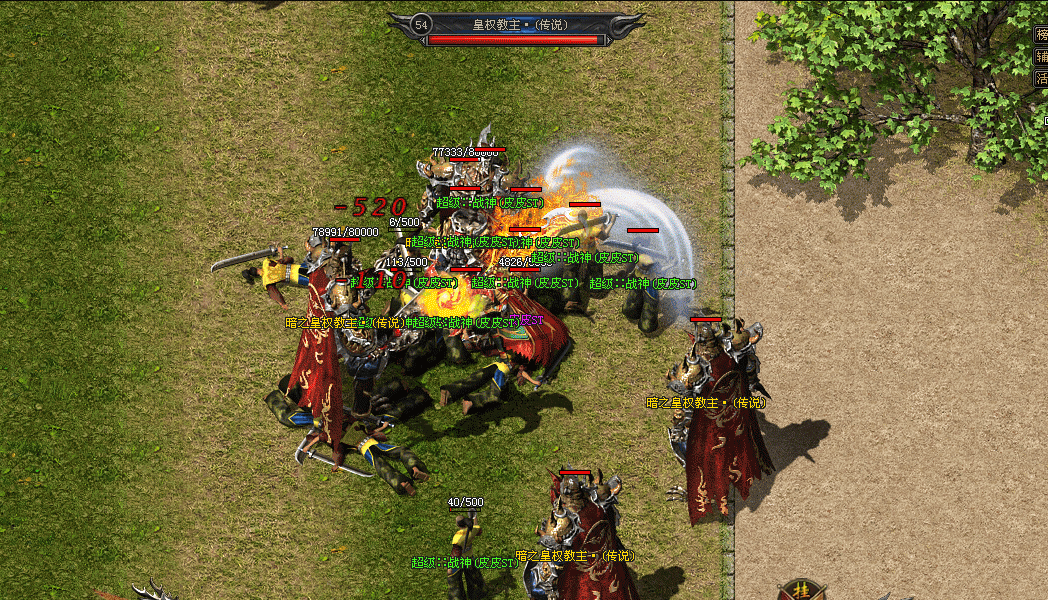Open the 榜 ranking button
The height and width of the screenshot is (600, 1048).
[1041, 34]
